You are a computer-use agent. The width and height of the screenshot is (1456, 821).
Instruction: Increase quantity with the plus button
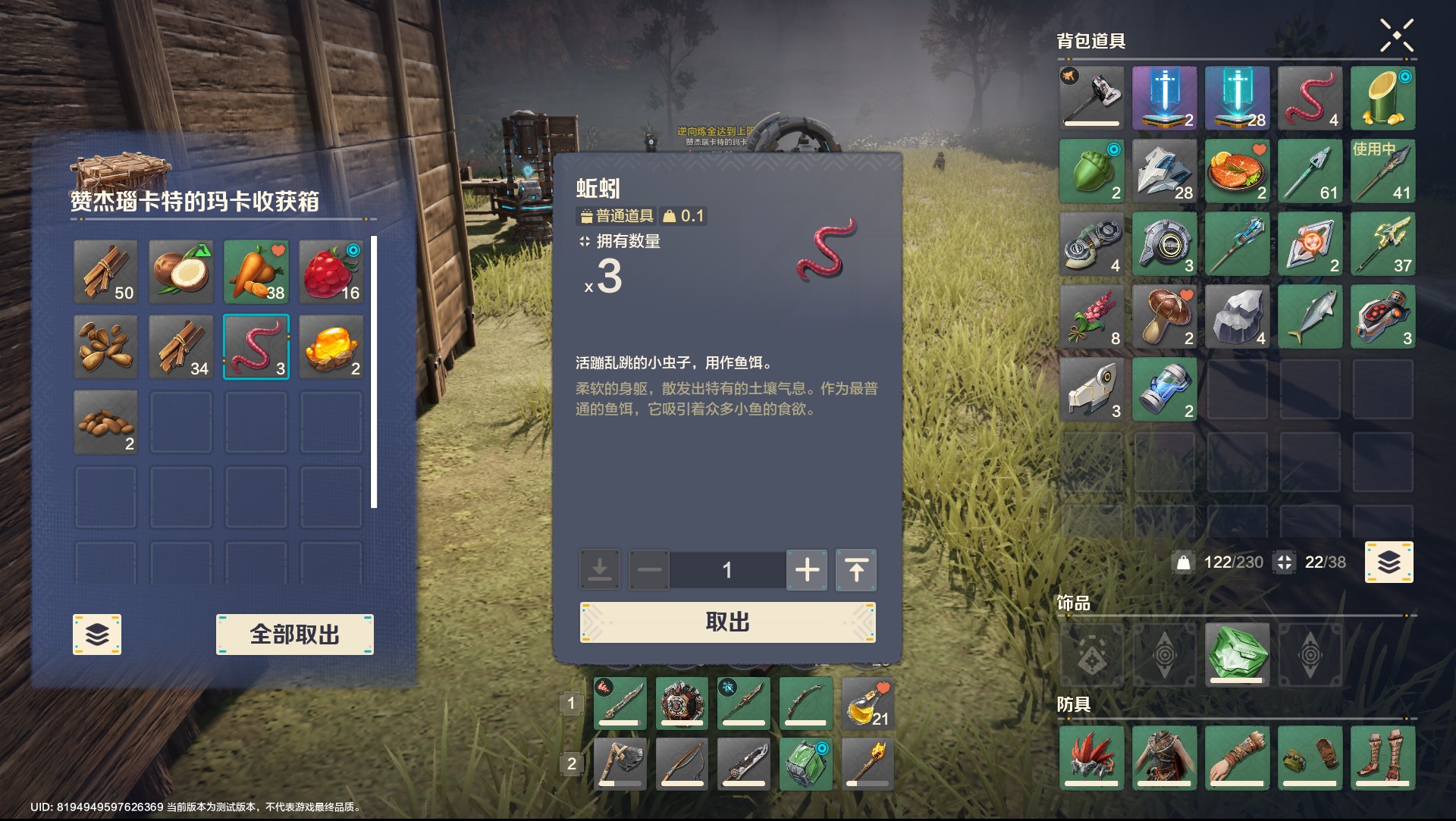807,570
